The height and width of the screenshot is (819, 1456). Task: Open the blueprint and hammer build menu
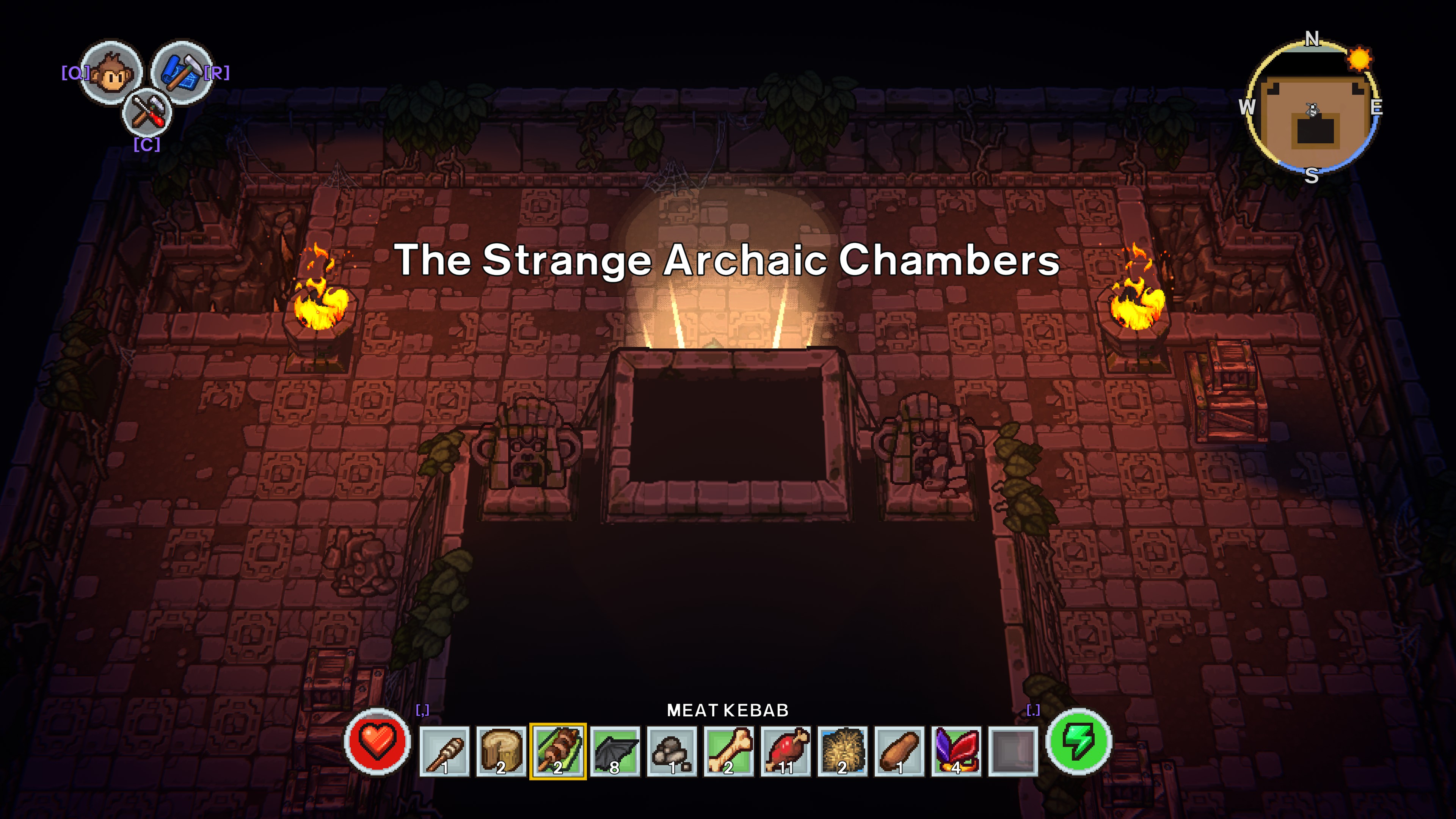(181, 71)
